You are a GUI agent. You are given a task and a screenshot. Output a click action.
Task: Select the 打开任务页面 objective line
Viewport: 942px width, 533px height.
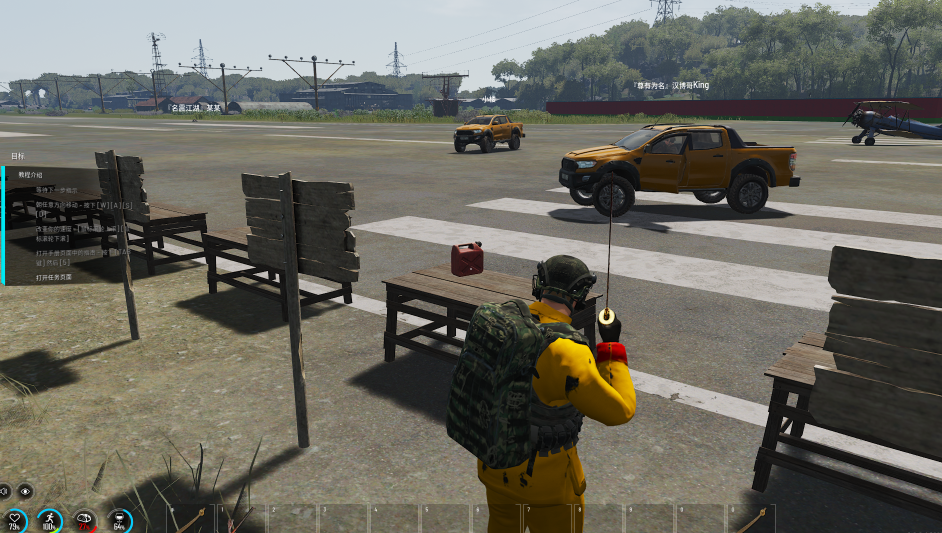point(54,277)
